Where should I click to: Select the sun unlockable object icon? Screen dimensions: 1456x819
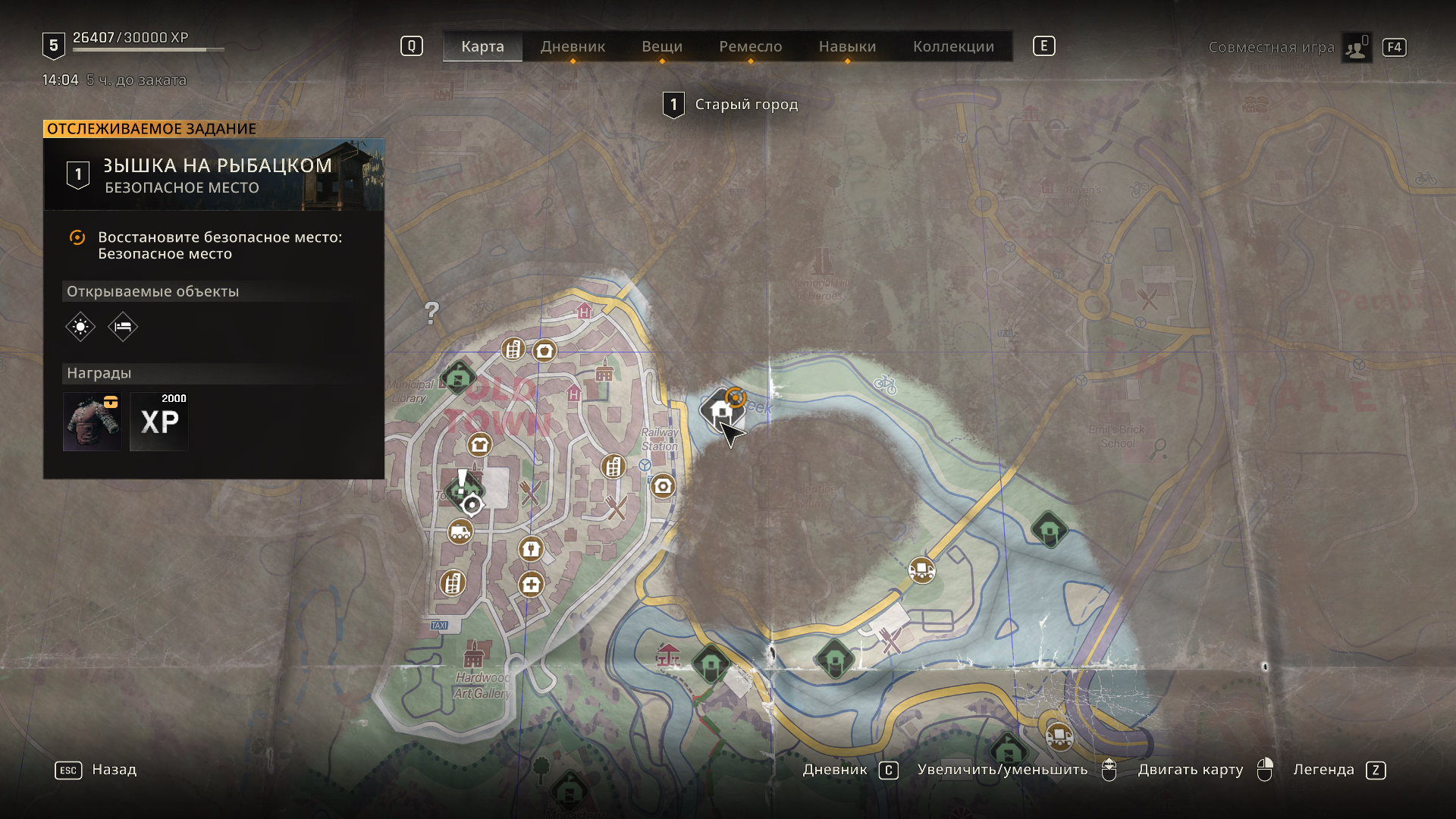click(x=80, y=327)
